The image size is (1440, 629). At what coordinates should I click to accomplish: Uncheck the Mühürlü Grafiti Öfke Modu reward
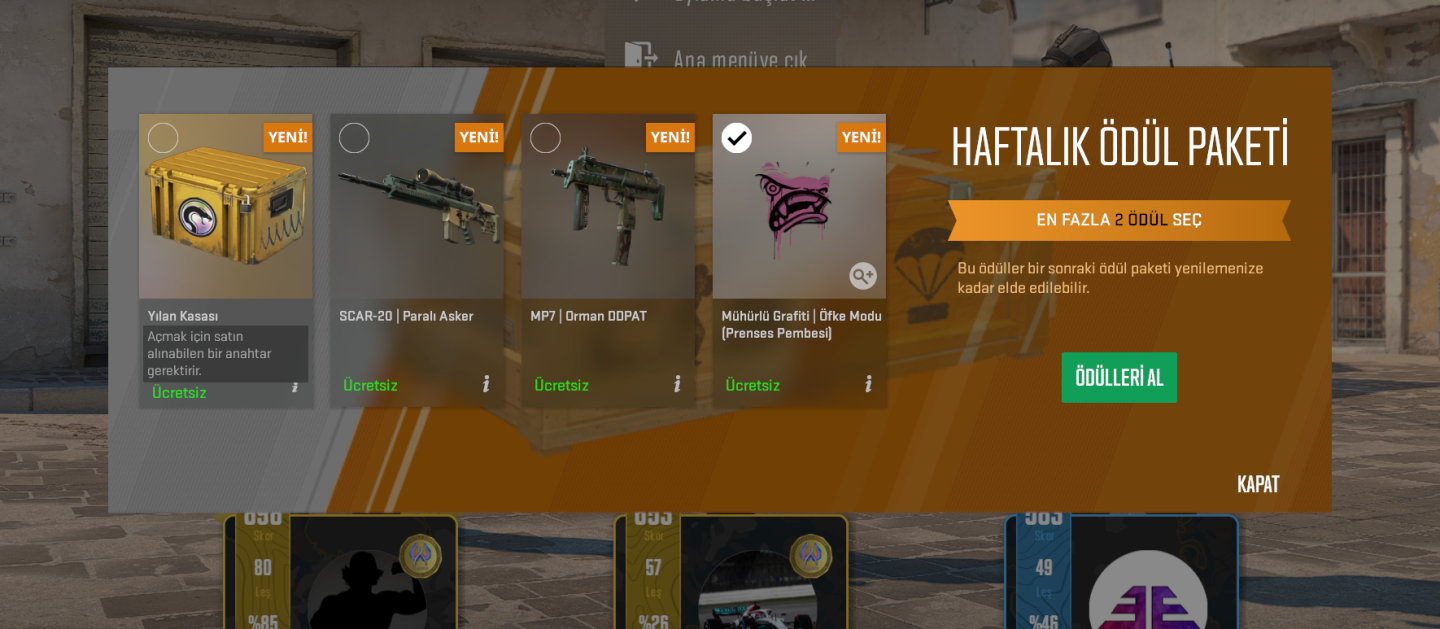[737, 138]
